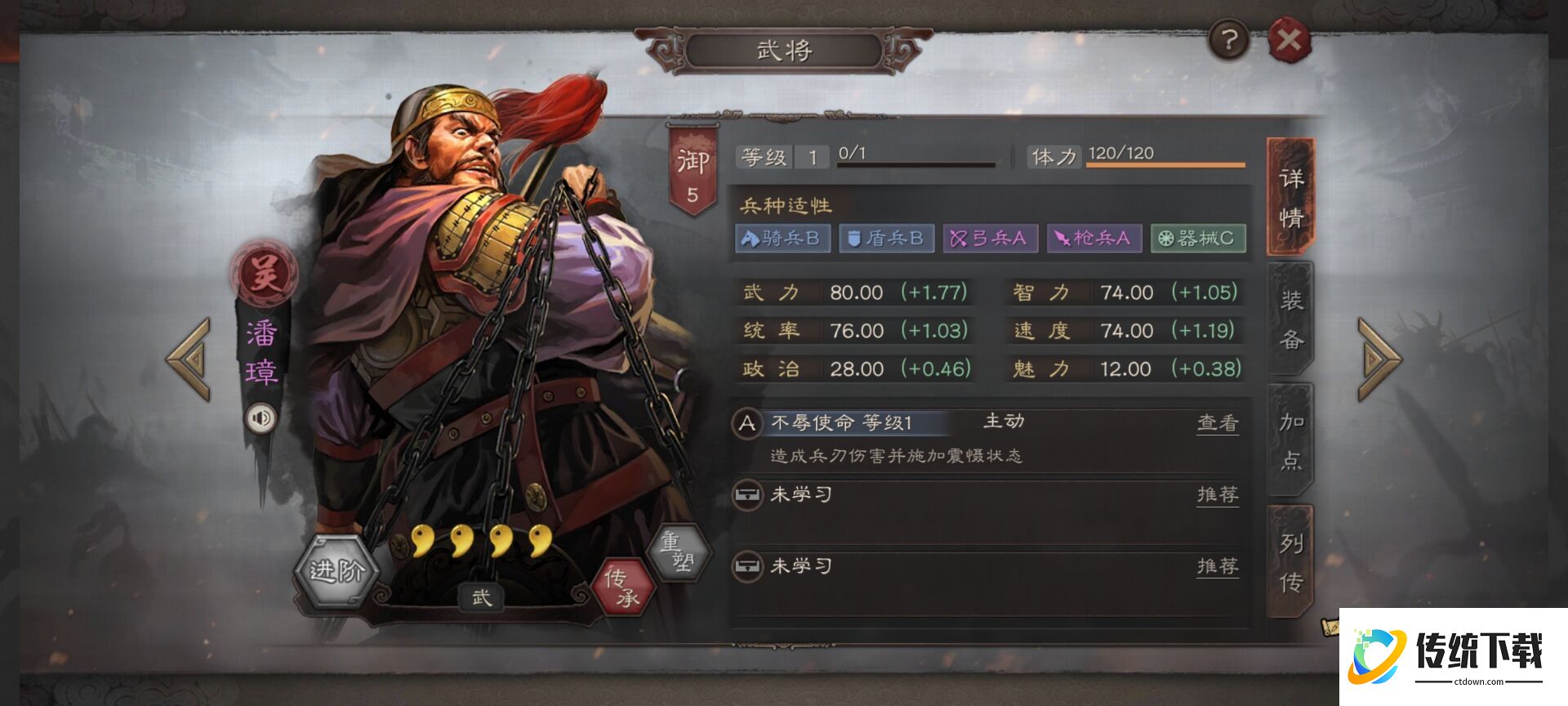The height and width of the screenshot is (706, 1568).
Task: Select the 弓兵A archer aptitude badge
Action: pos(990,238)
